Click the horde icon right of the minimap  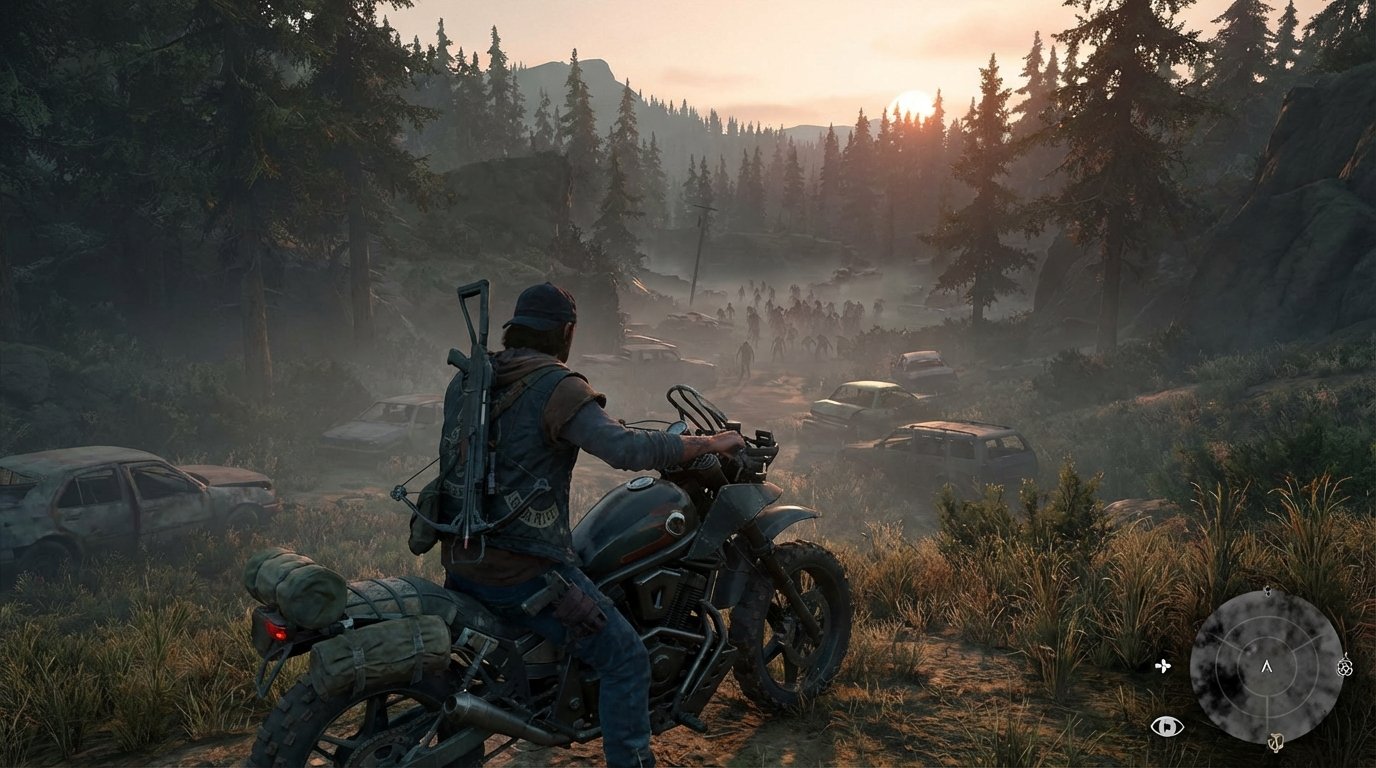click(1344, 668)
